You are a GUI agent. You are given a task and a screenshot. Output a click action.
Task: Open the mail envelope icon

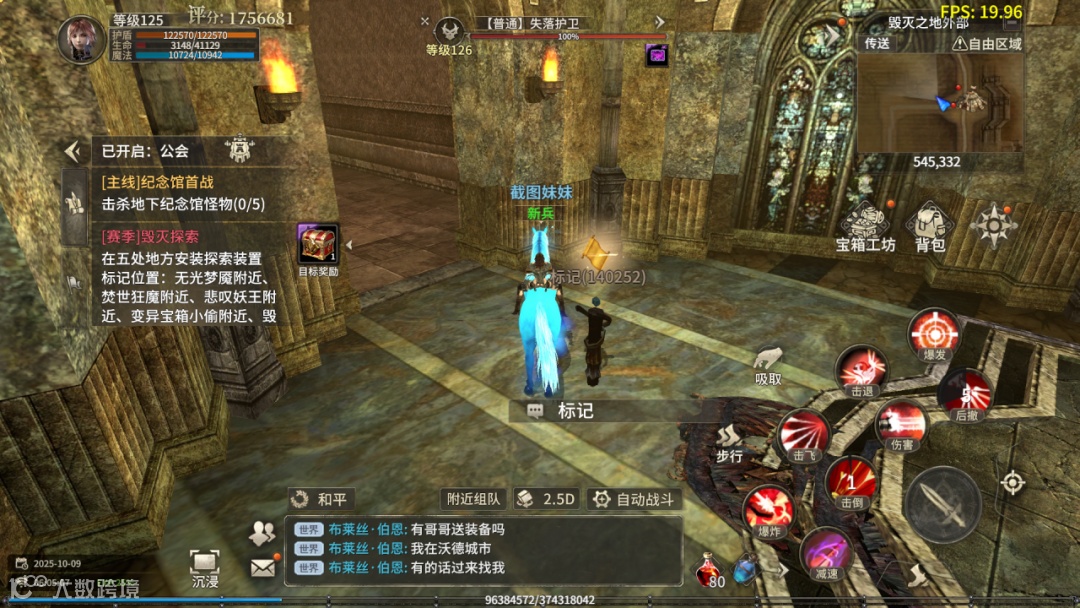(x=263, y=567)
